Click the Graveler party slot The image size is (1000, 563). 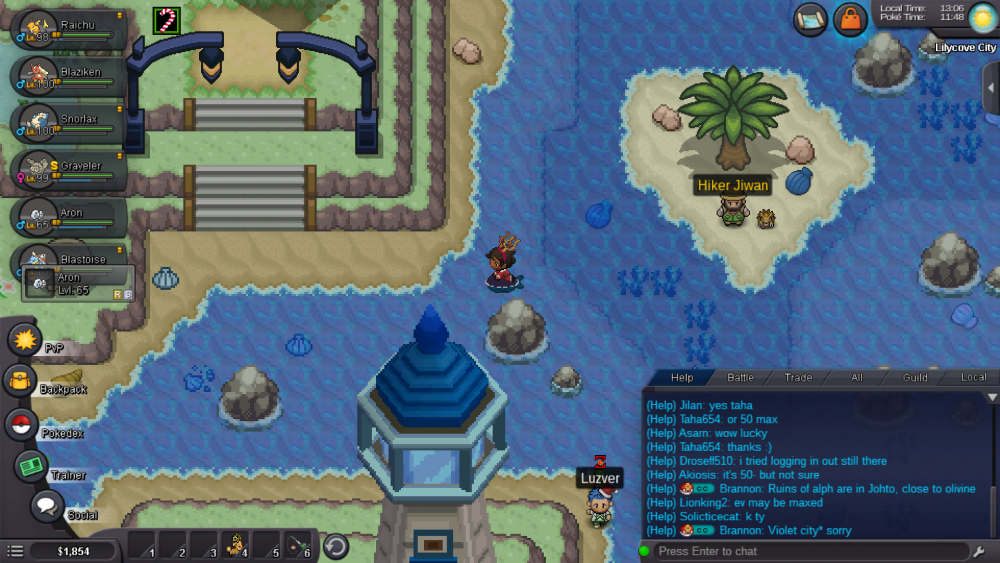[68, 169]
